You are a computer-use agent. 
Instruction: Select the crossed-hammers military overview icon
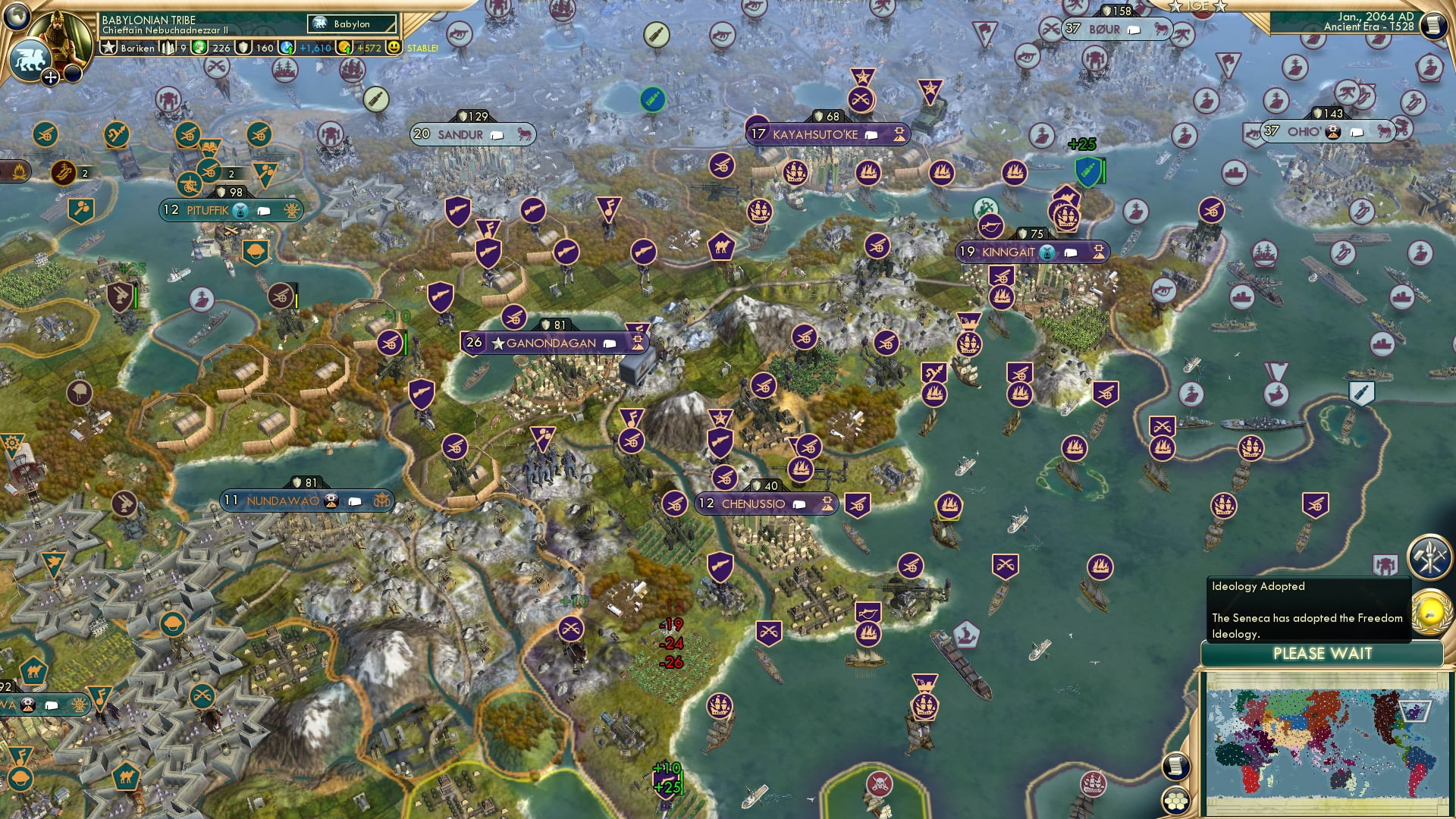(1429, 557)
